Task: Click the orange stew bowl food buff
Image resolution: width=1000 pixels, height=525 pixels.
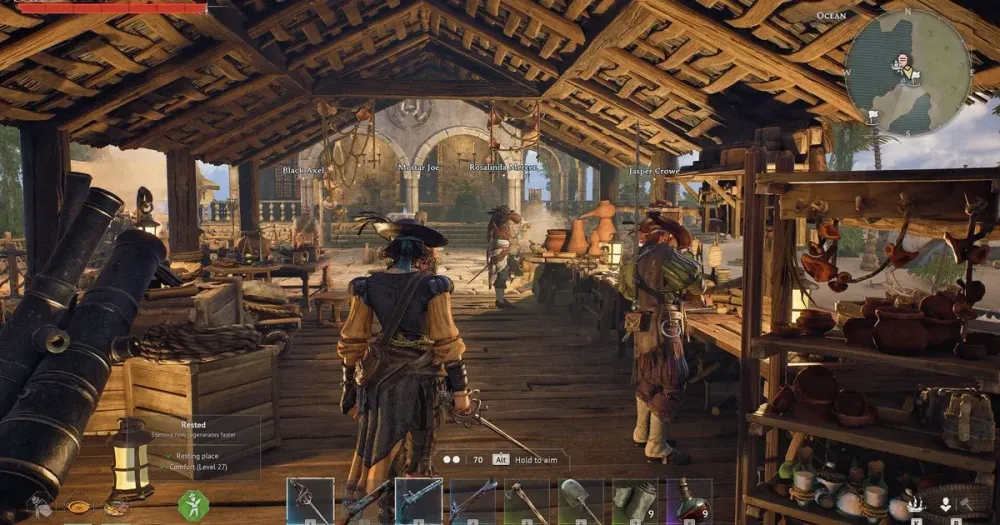Action: pos(78,507)
